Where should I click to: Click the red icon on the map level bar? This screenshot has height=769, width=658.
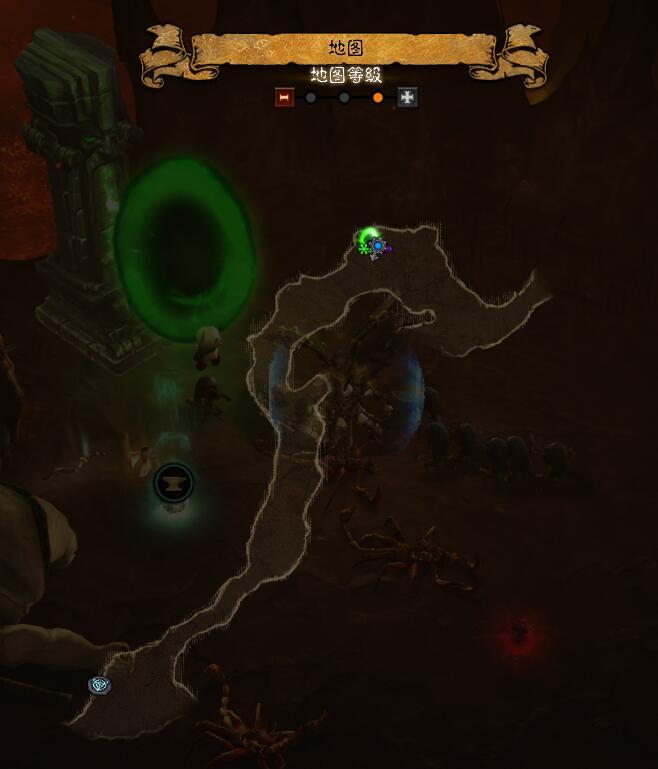[x=285, y=97]
